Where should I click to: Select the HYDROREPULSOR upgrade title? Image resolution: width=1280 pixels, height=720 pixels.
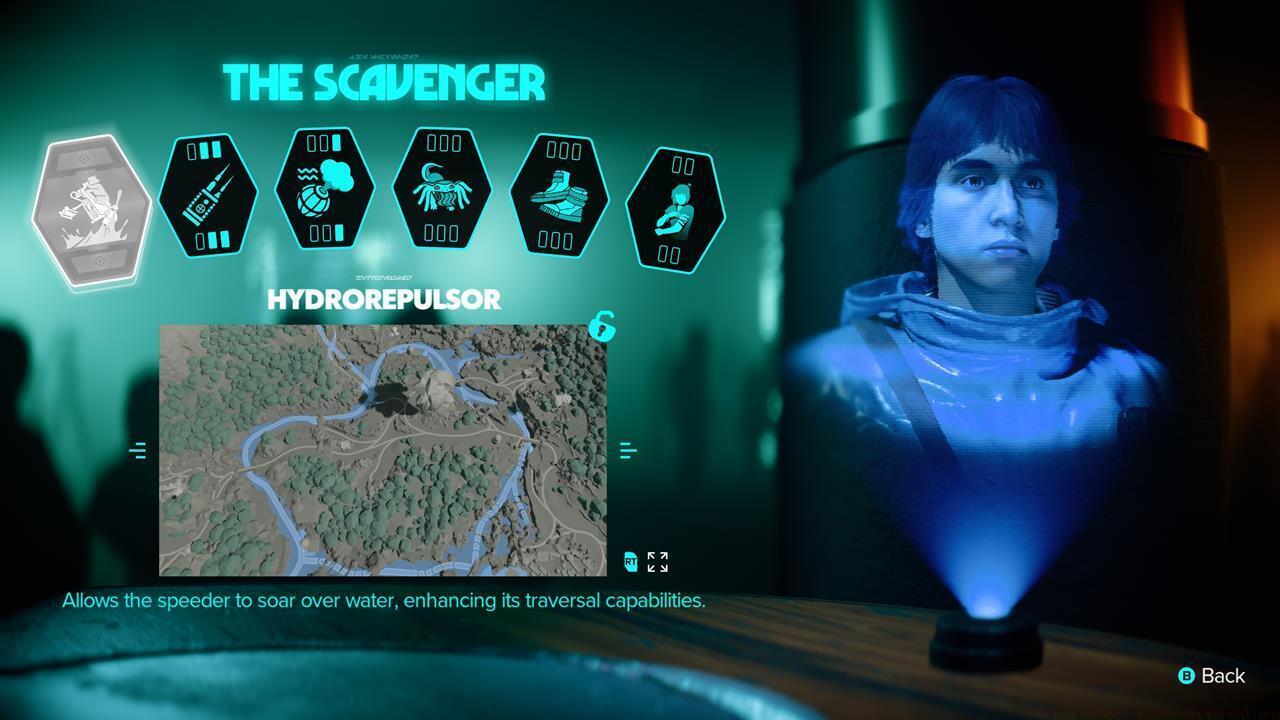pyautogui.click(x=383, y=299)
